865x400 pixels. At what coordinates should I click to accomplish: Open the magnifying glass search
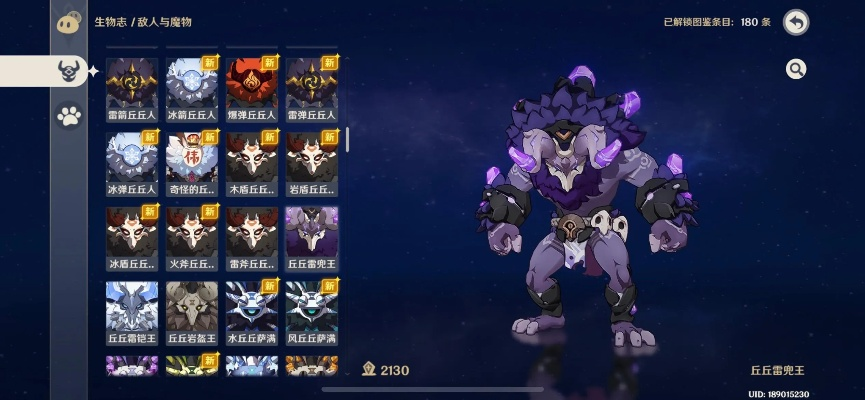point(796,69)
